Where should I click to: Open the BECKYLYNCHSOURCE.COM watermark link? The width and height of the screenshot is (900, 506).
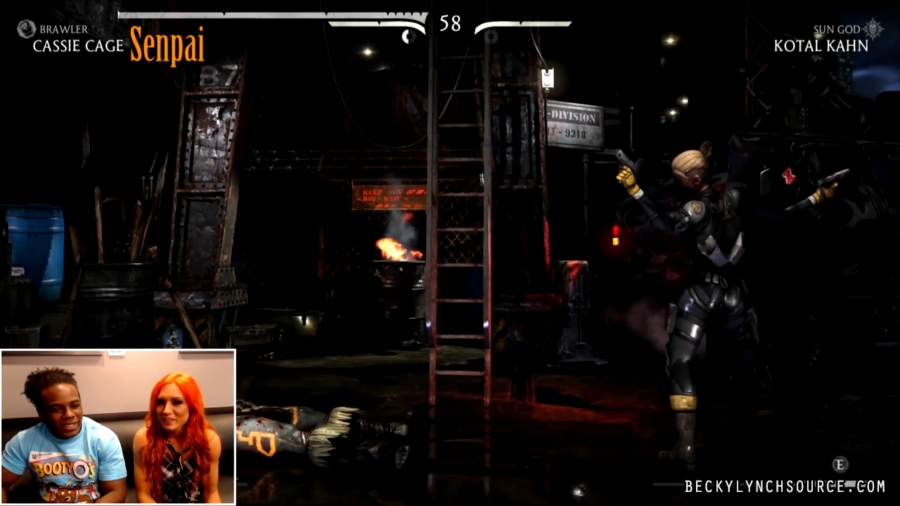[x=785, y=487]
